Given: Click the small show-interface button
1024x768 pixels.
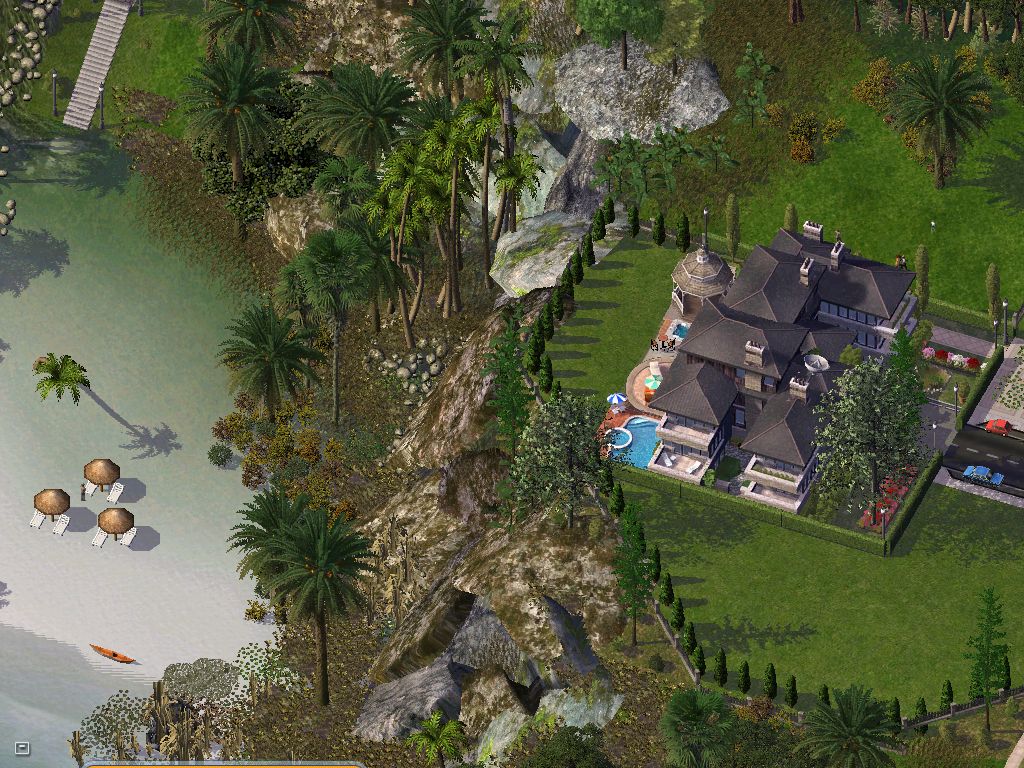Looking at the screenshot, I should 22,747.
